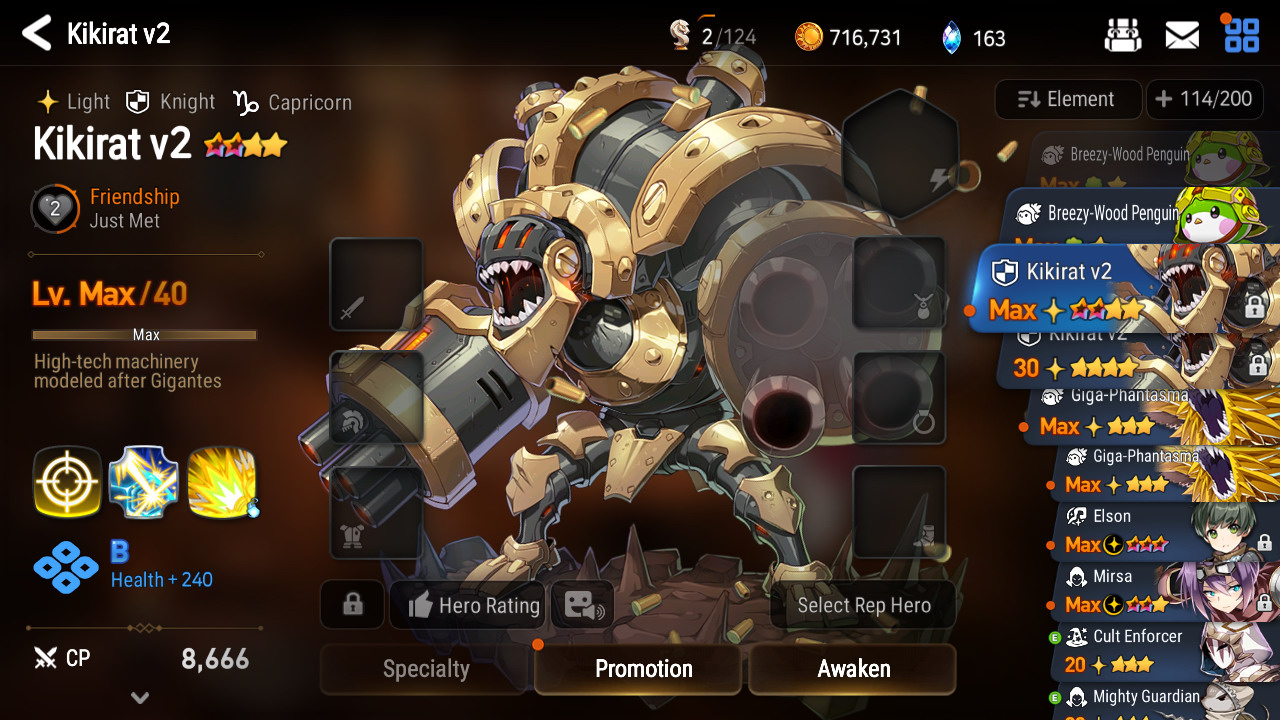Viewport: 1280px width, 720px height.
Task: Open the hero voice chat bubble button
Action: 582,605
